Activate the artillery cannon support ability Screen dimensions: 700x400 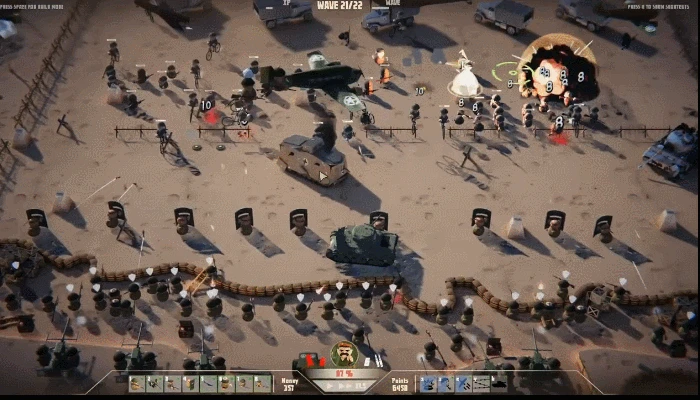coord(428,383)
